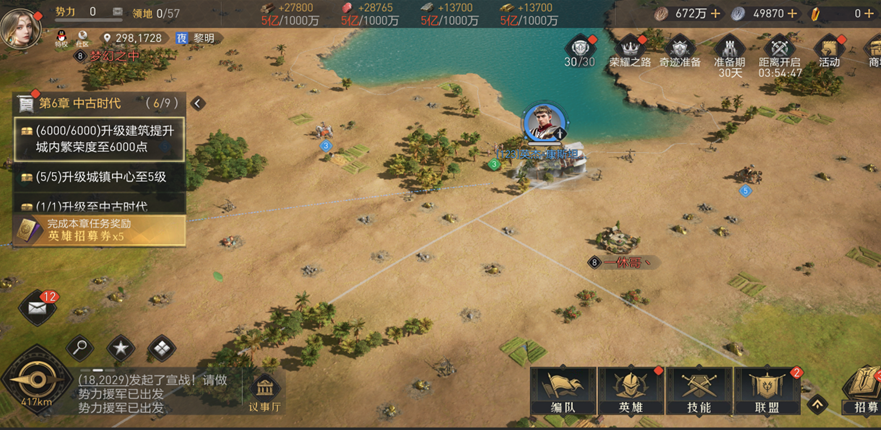Open the magnifier search tool
Viewport: 881px width, 430px height.
(80, 348)
